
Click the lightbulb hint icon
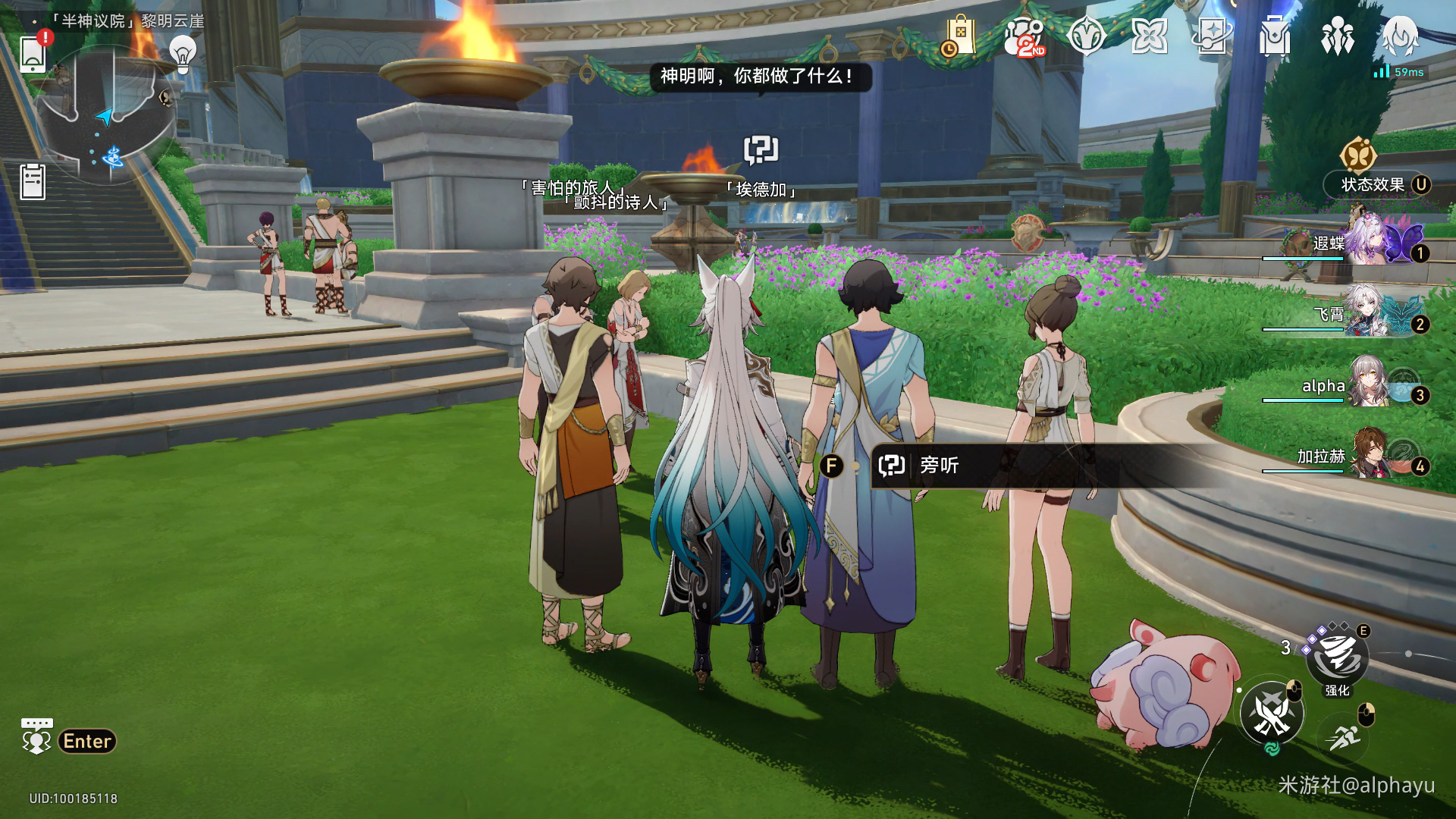(x=183, y=54)
